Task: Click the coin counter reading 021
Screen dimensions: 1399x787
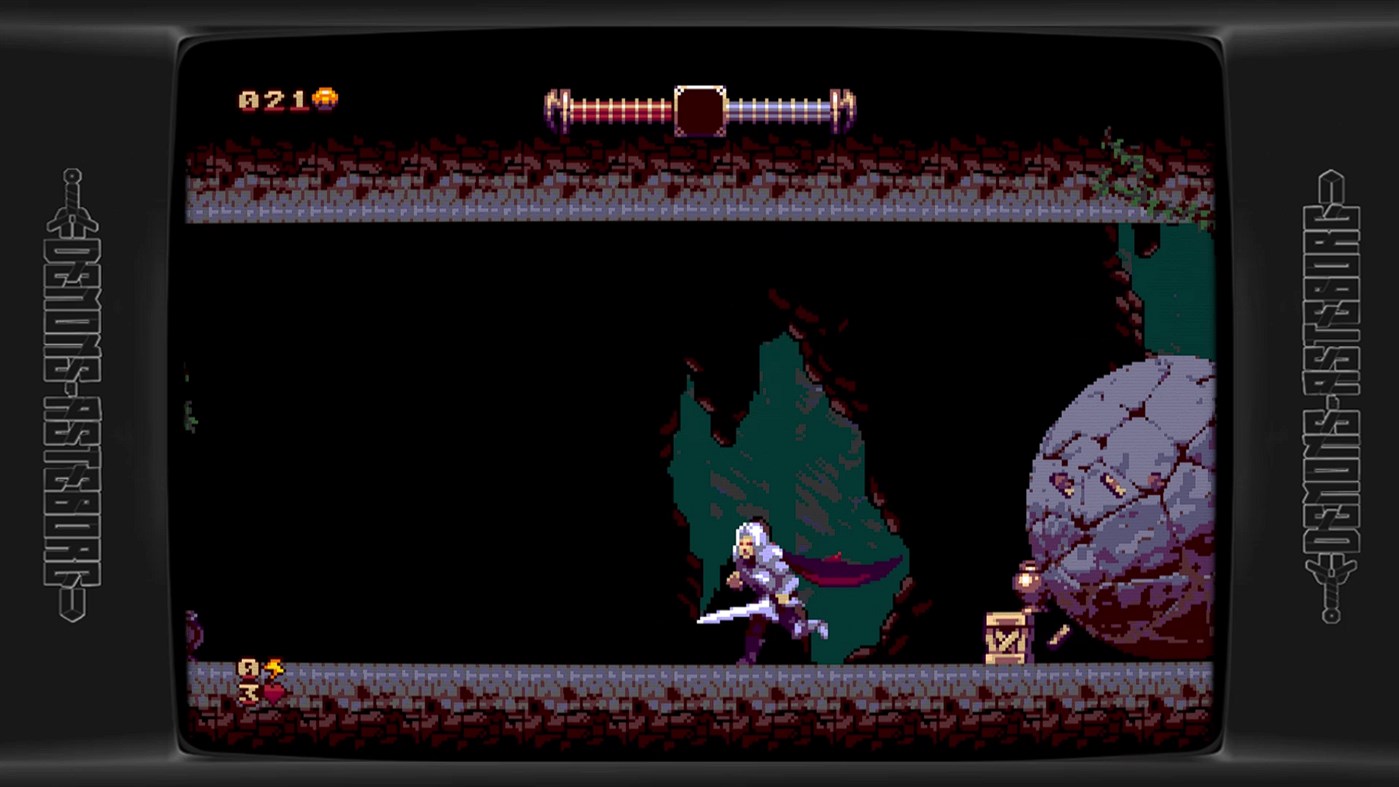Action: point(272,97)
